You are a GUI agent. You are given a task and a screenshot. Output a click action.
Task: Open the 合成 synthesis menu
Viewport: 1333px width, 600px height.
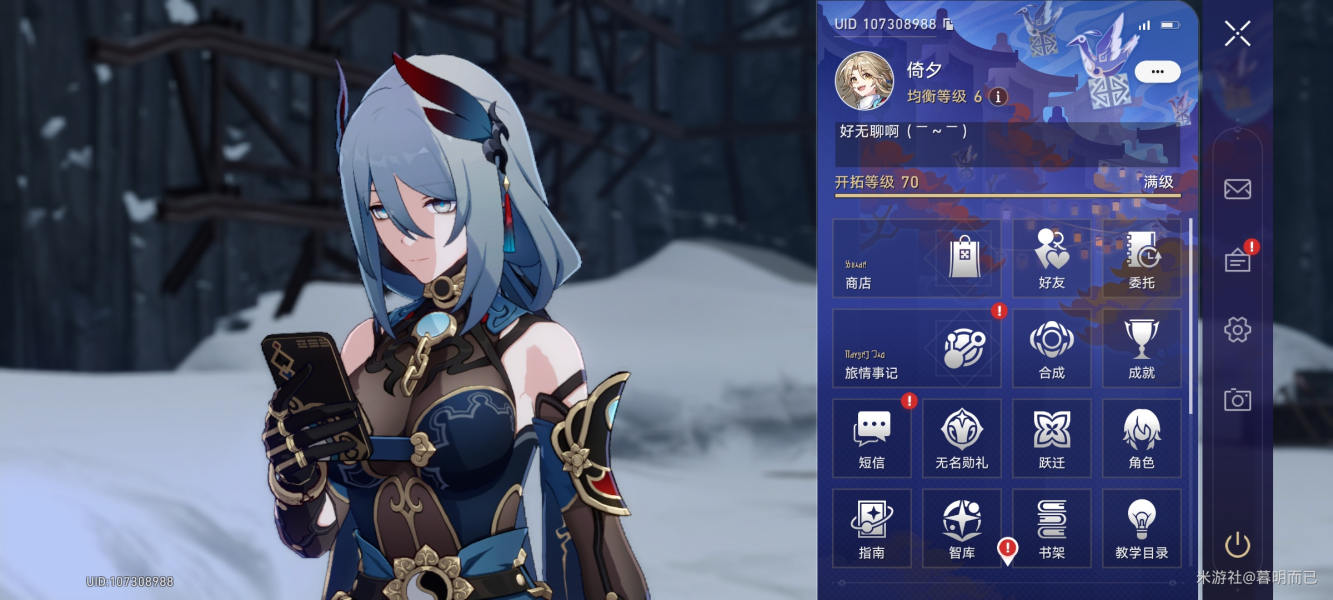1051,348
